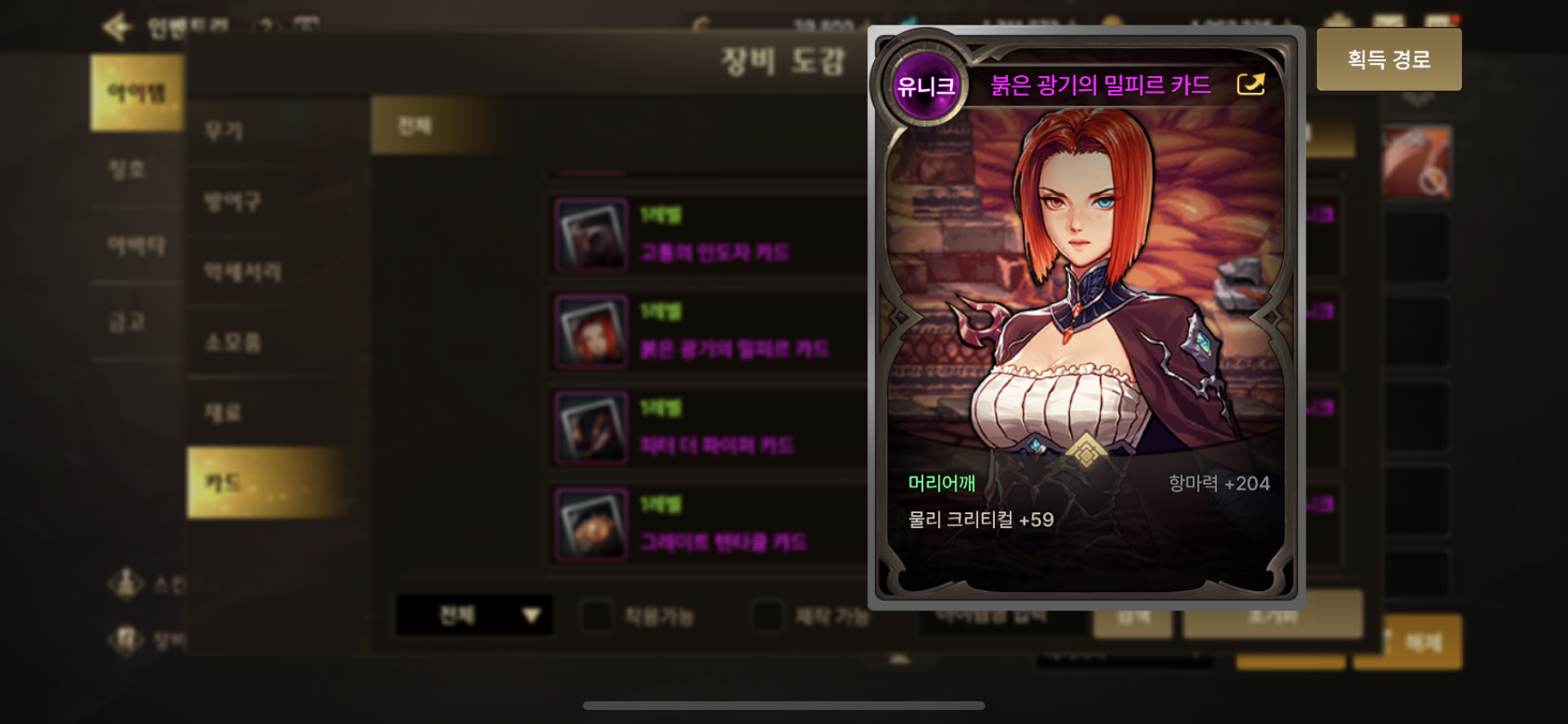Open the 아바타 side tab

pyautogui.click(x=136, y=246)
